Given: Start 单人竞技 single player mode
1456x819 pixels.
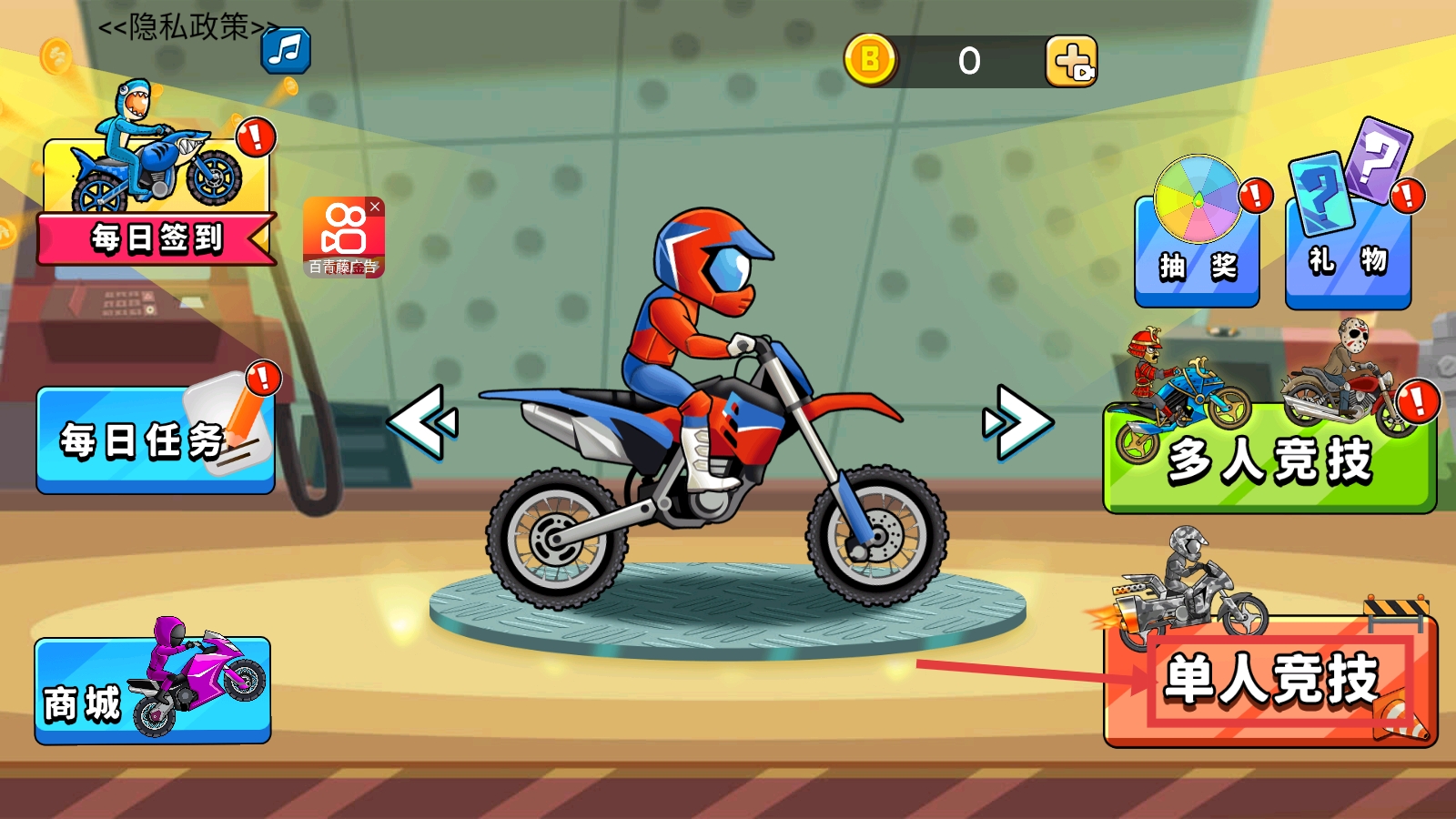Looking at the screenshot, I should click(1270, 681).
